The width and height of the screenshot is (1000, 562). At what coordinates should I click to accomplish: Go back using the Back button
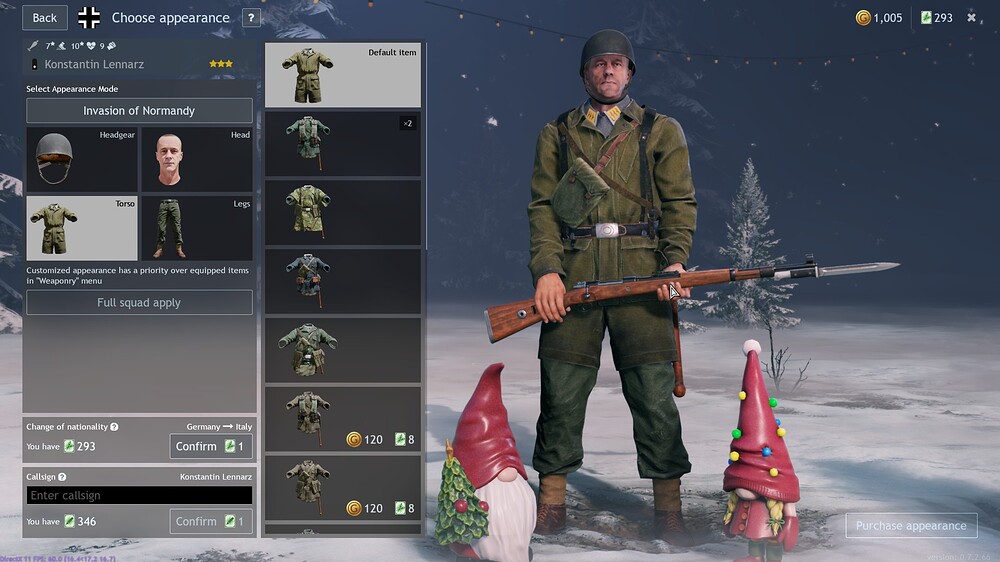coord(45,17)
